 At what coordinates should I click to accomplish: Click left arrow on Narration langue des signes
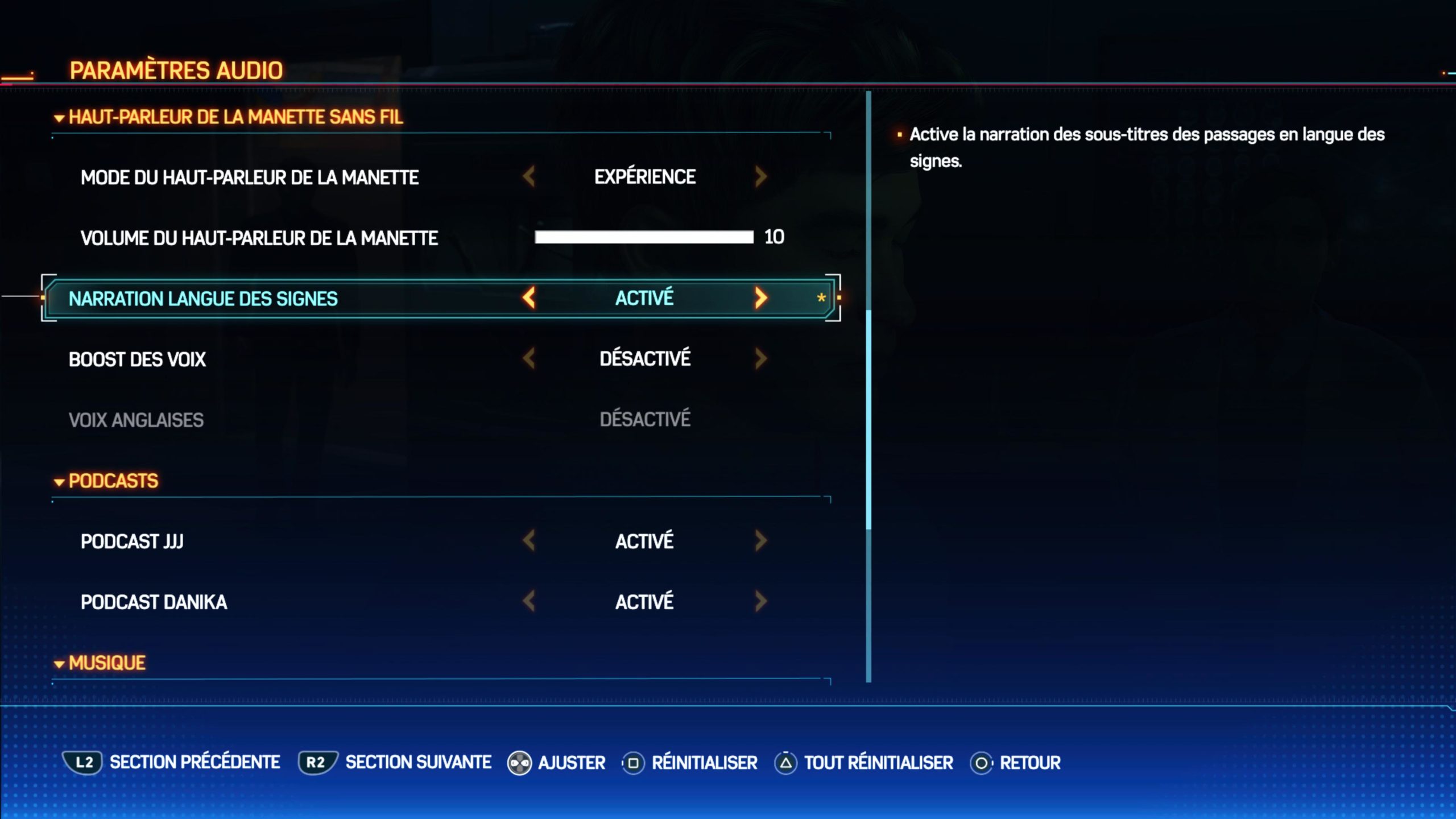tap(529, 297)
